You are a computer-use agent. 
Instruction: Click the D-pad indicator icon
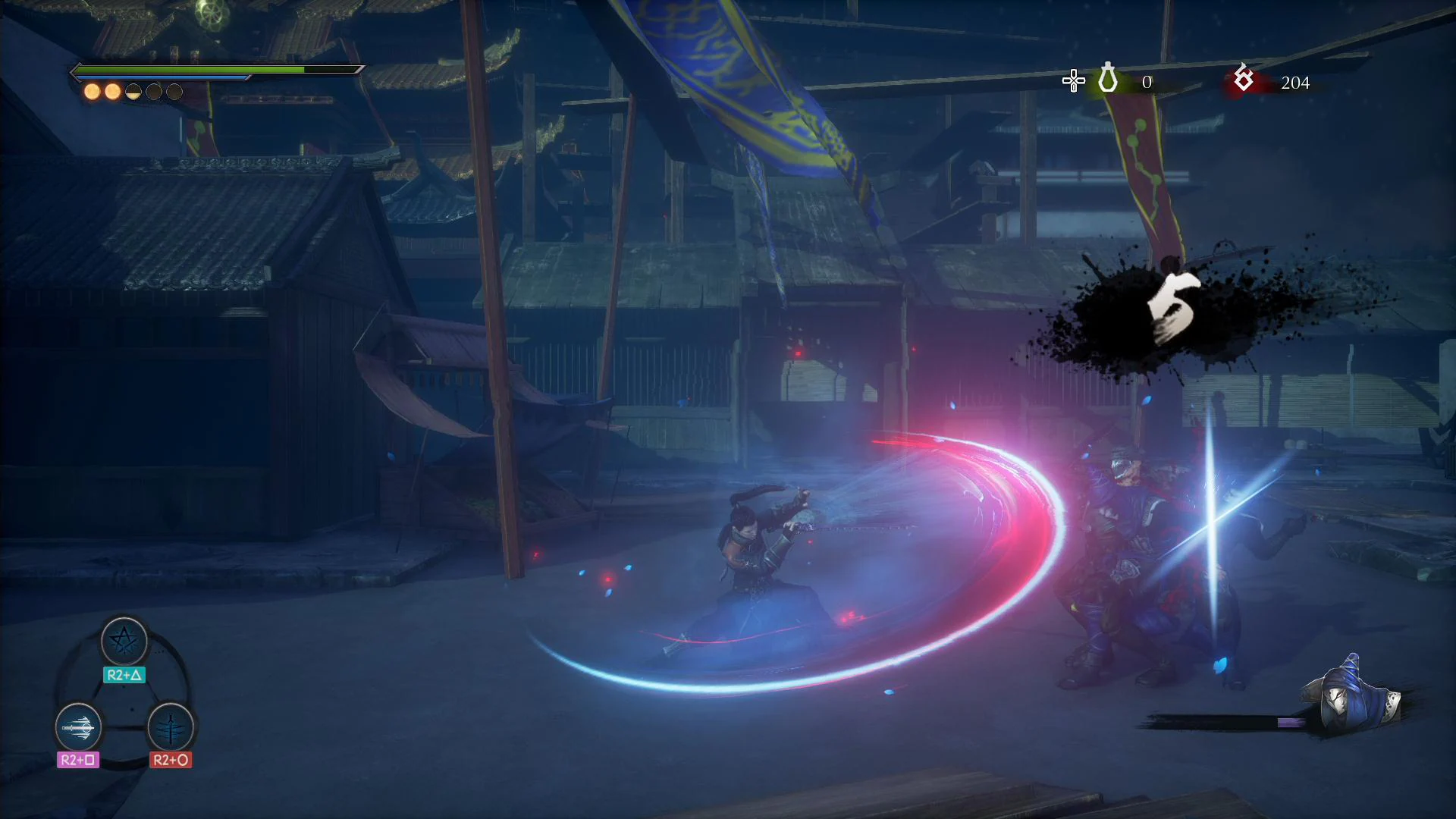click(1073, 79)
